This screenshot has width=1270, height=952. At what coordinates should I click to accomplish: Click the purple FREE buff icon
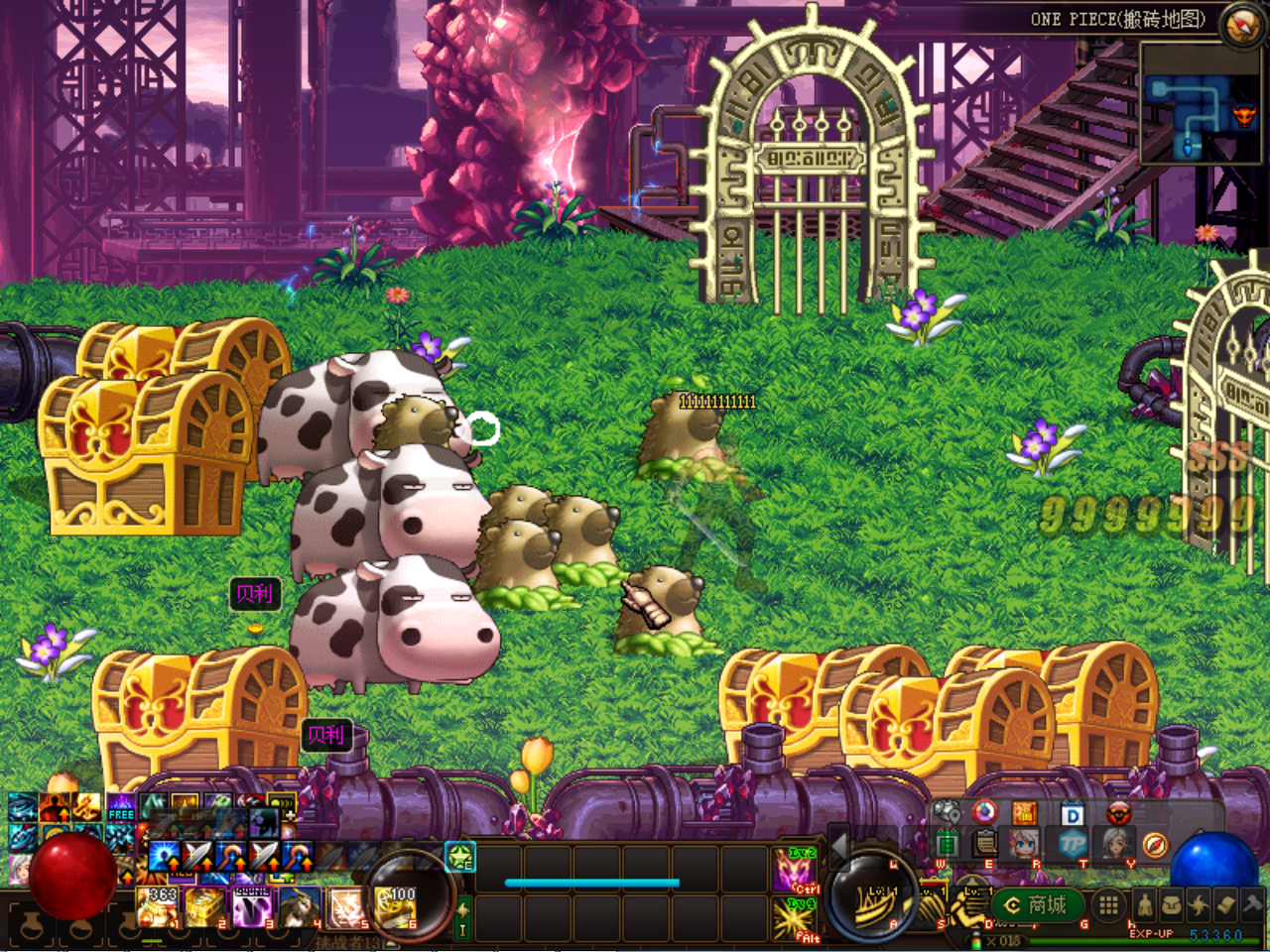pyautogui.click(x=121, y=807)
